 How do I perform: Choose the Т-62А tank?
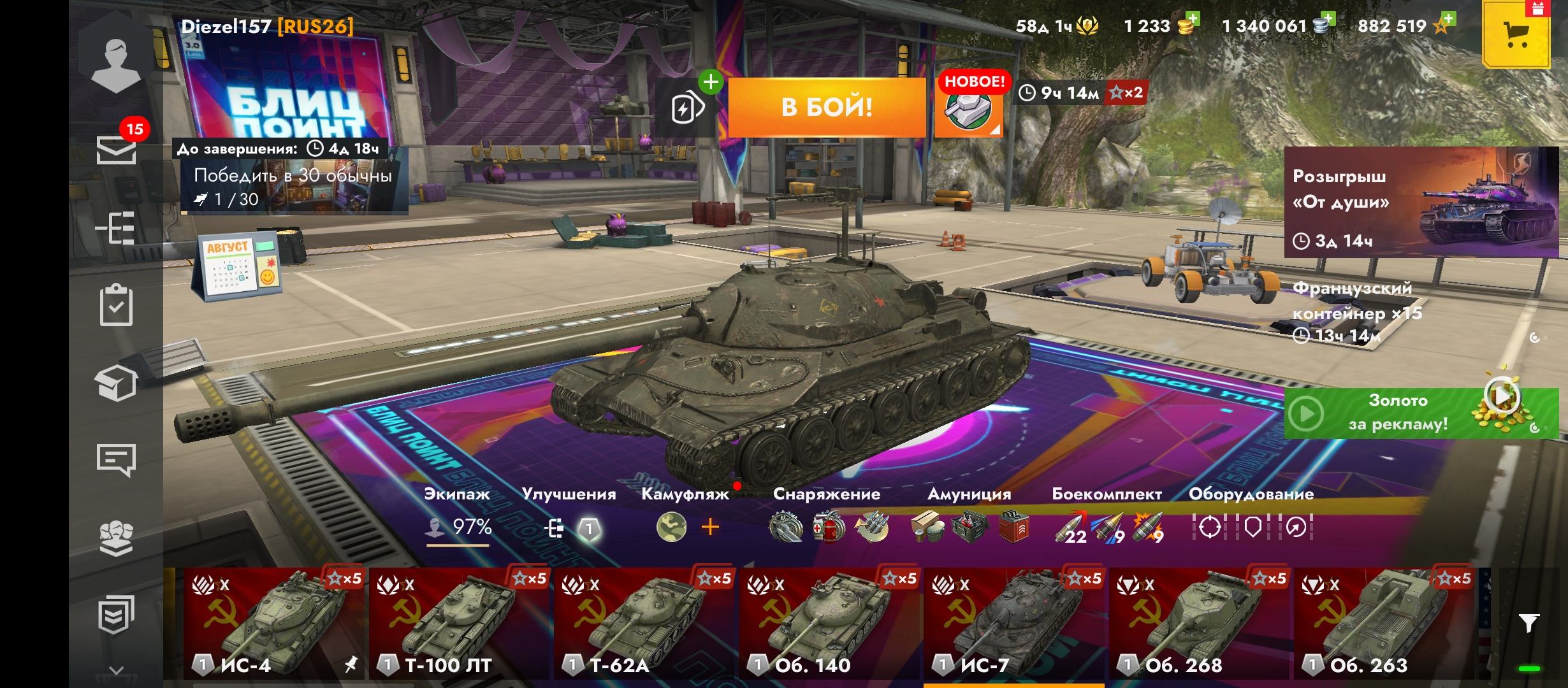pos(644,623)
